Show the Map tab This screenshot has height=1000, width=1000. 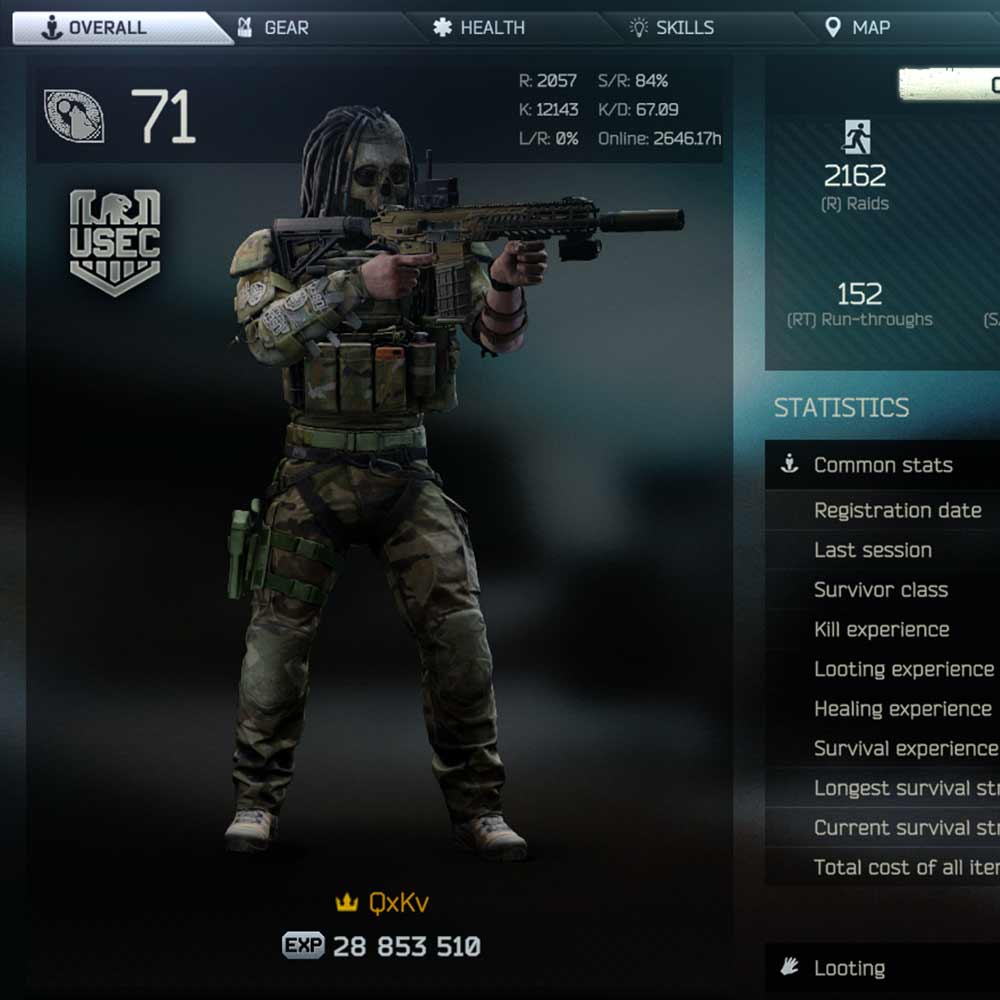pyautogui.click(x=869, y=28)
